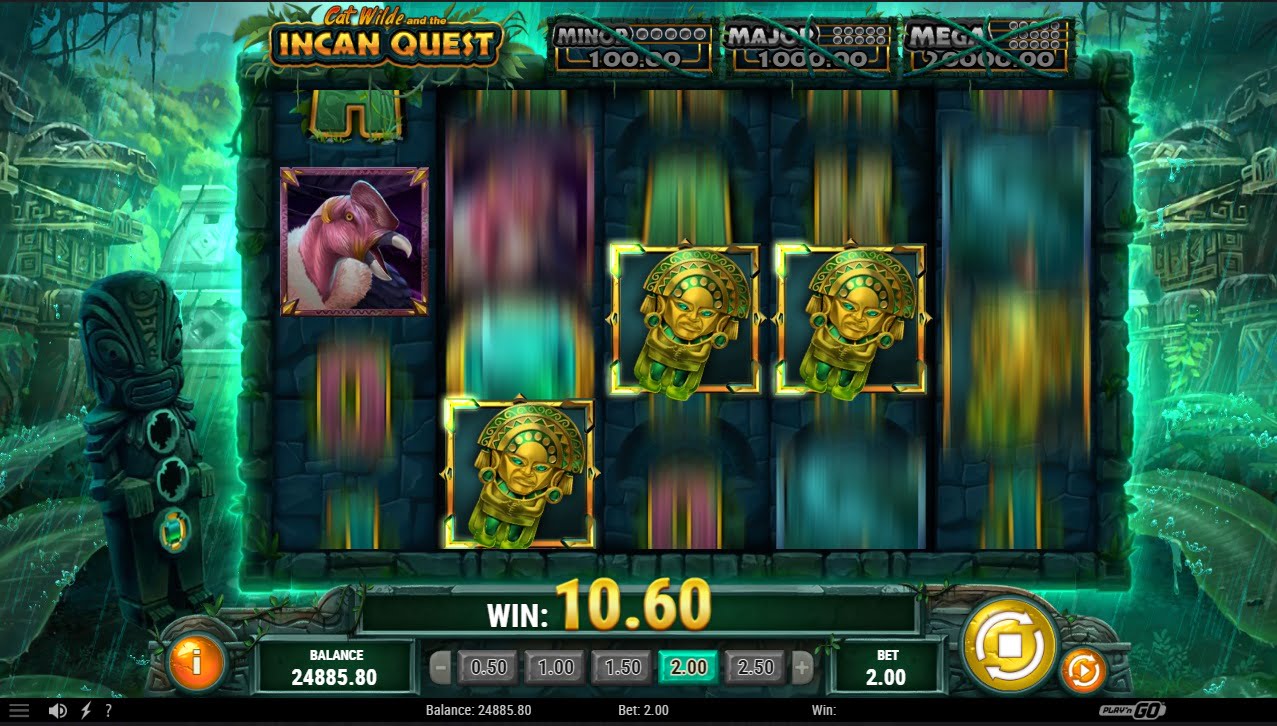Select the highlighted 2.00 bet
The height and width of the screenshot is (726, 1277).
click(x=688, y=667)
